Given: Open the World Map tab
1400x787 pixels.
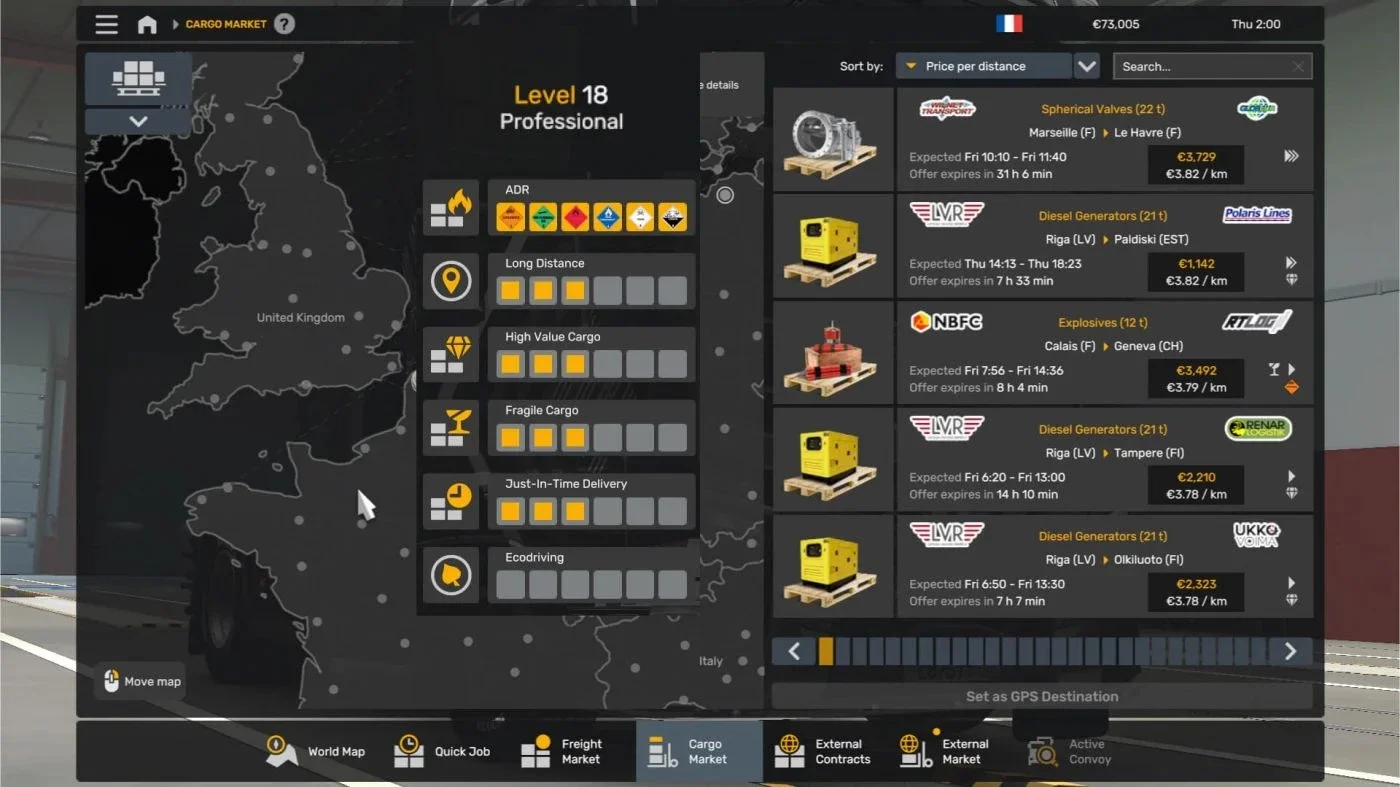Looking at the screenshot, I should (316, 751).
